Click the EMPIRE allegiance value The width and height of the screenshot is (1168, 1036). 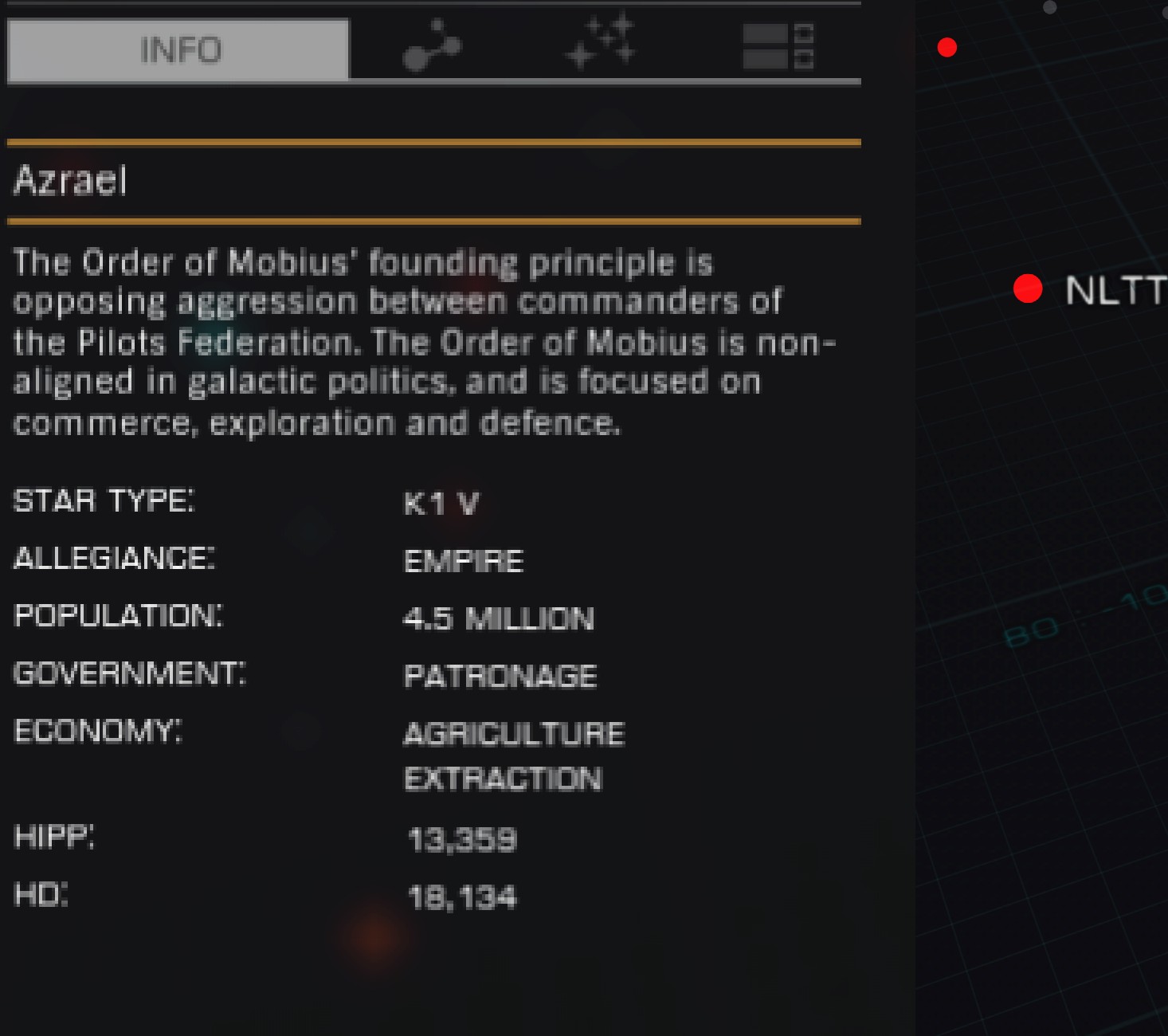463,560
